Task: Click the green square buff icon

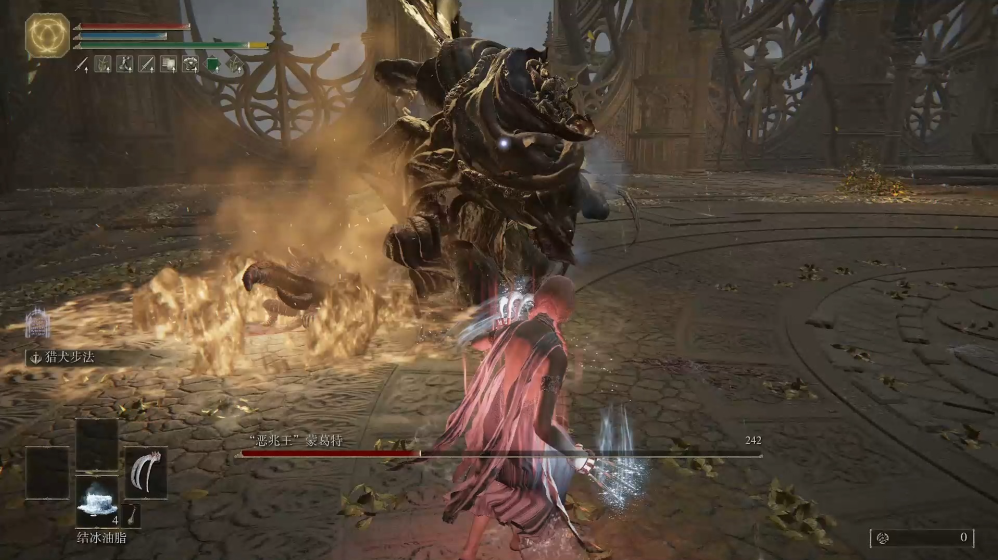Action: click(212, 64)
